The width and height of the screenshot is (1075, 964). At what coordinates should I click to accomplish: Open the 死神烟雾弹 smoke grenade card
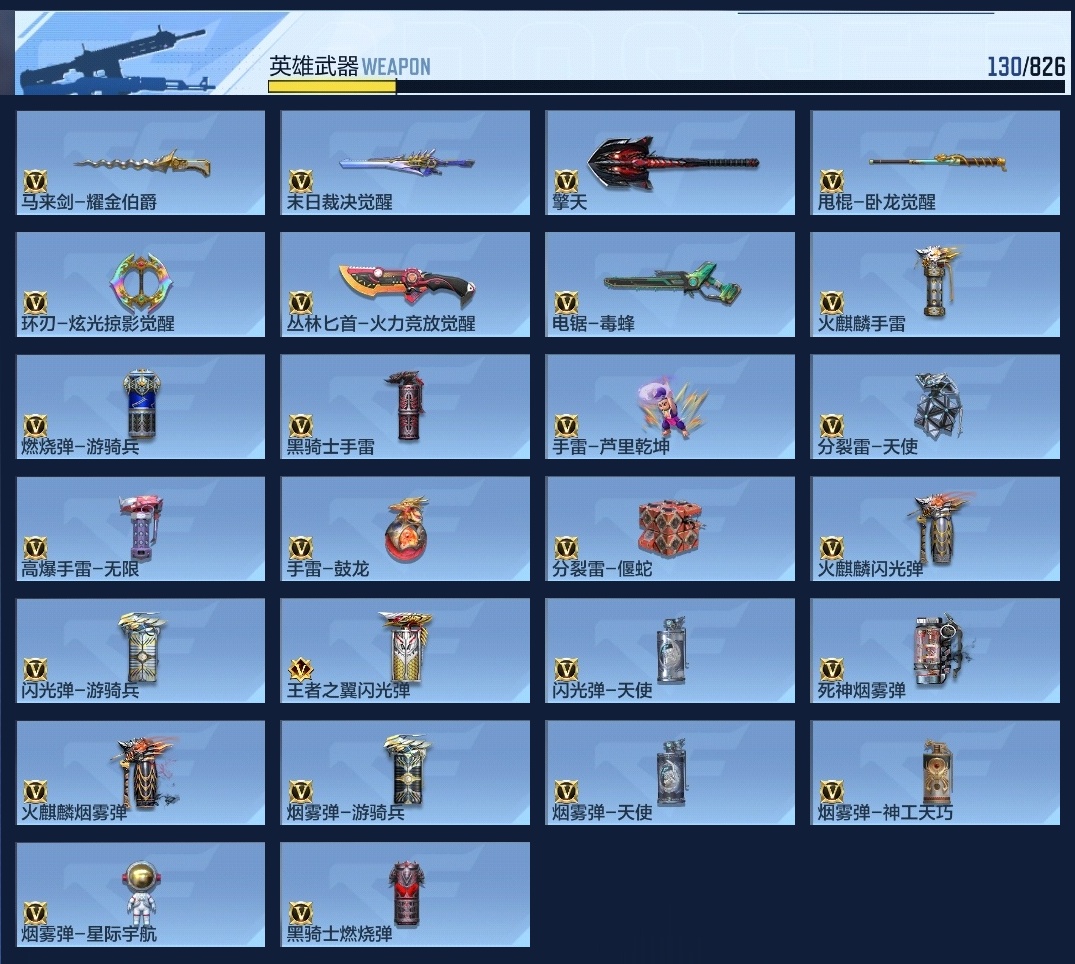(935, 650)
